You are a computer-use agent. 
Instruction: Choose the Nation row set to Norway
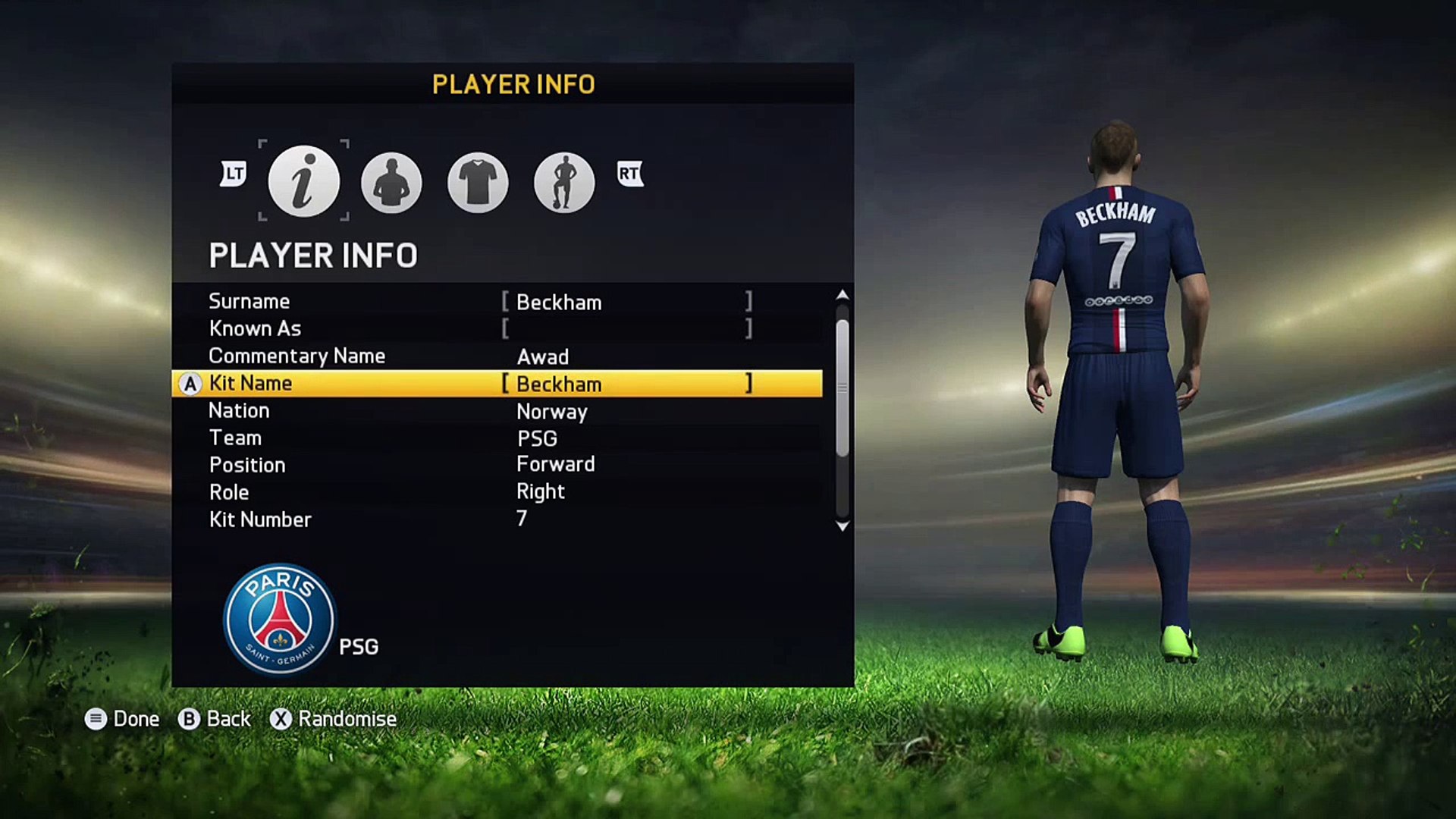pyautogui.click(x=497, y=411)
